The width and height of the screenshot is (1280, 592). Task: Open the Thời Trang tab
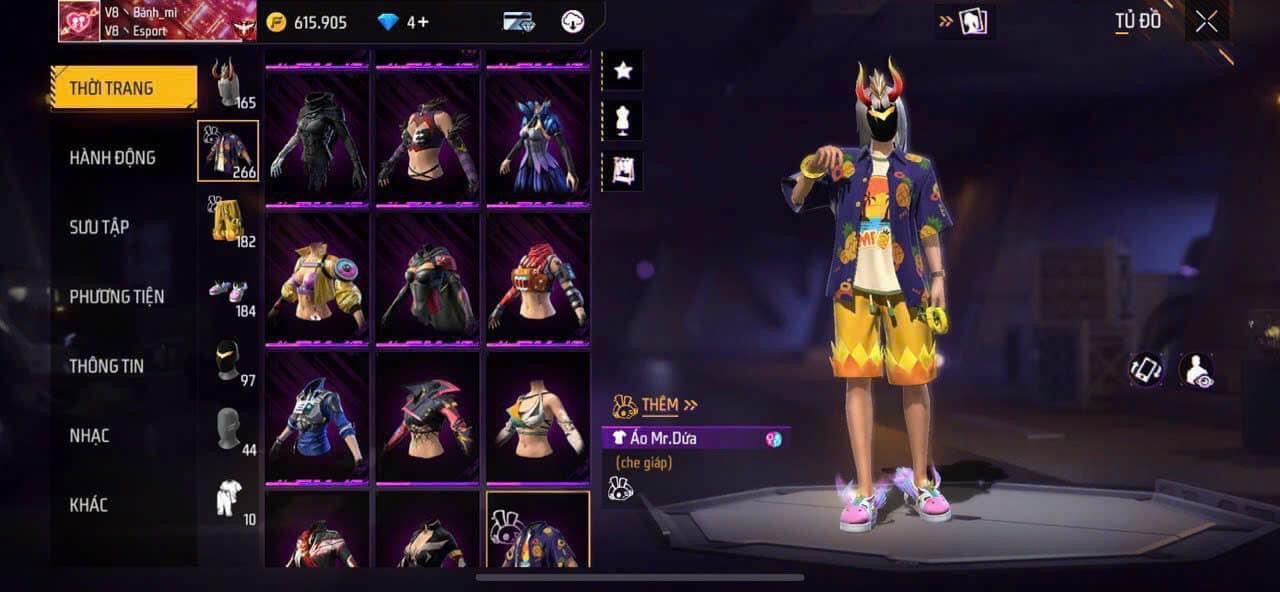124,88
